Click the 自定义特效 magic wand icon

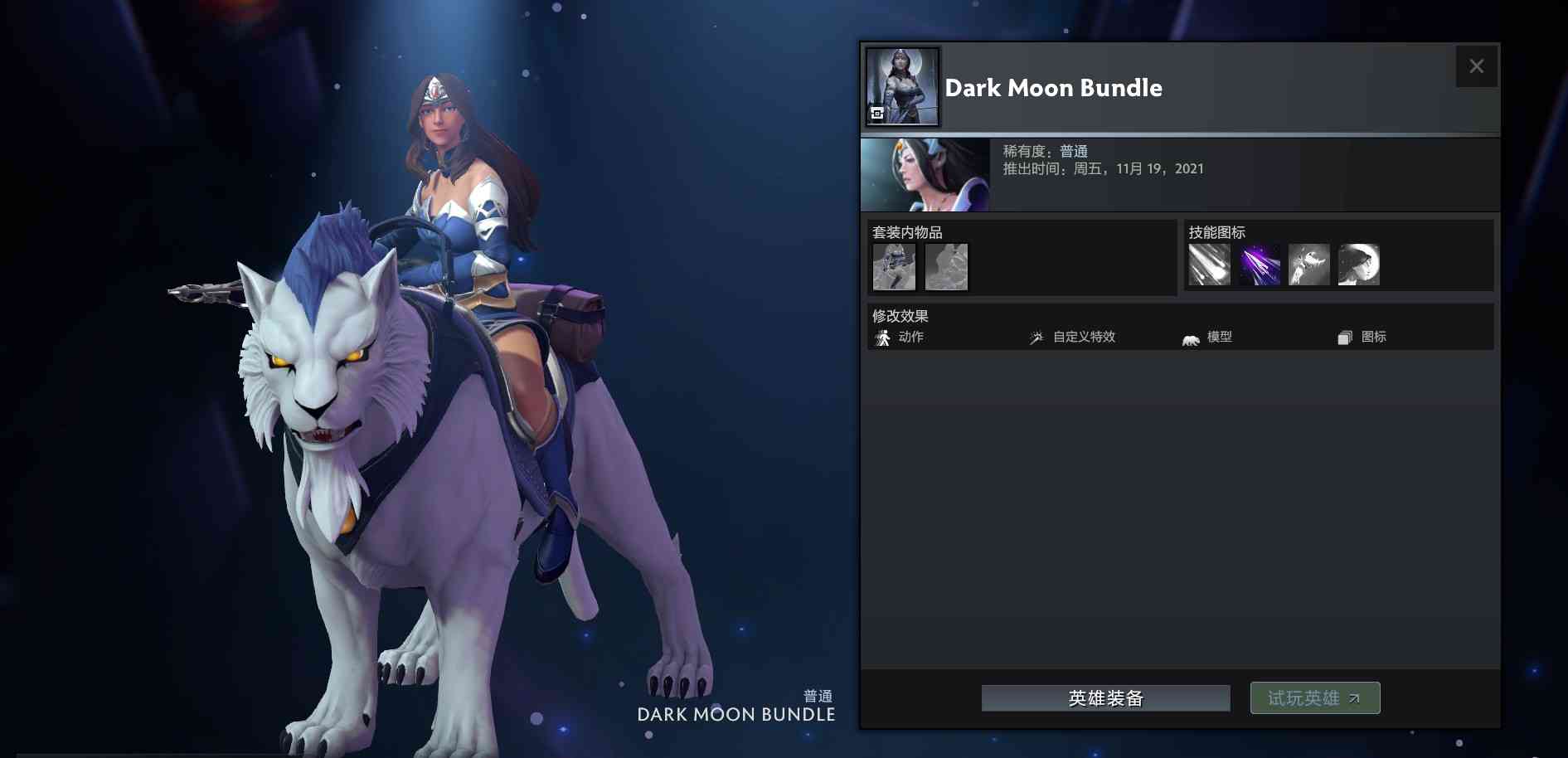(1036, 338)
